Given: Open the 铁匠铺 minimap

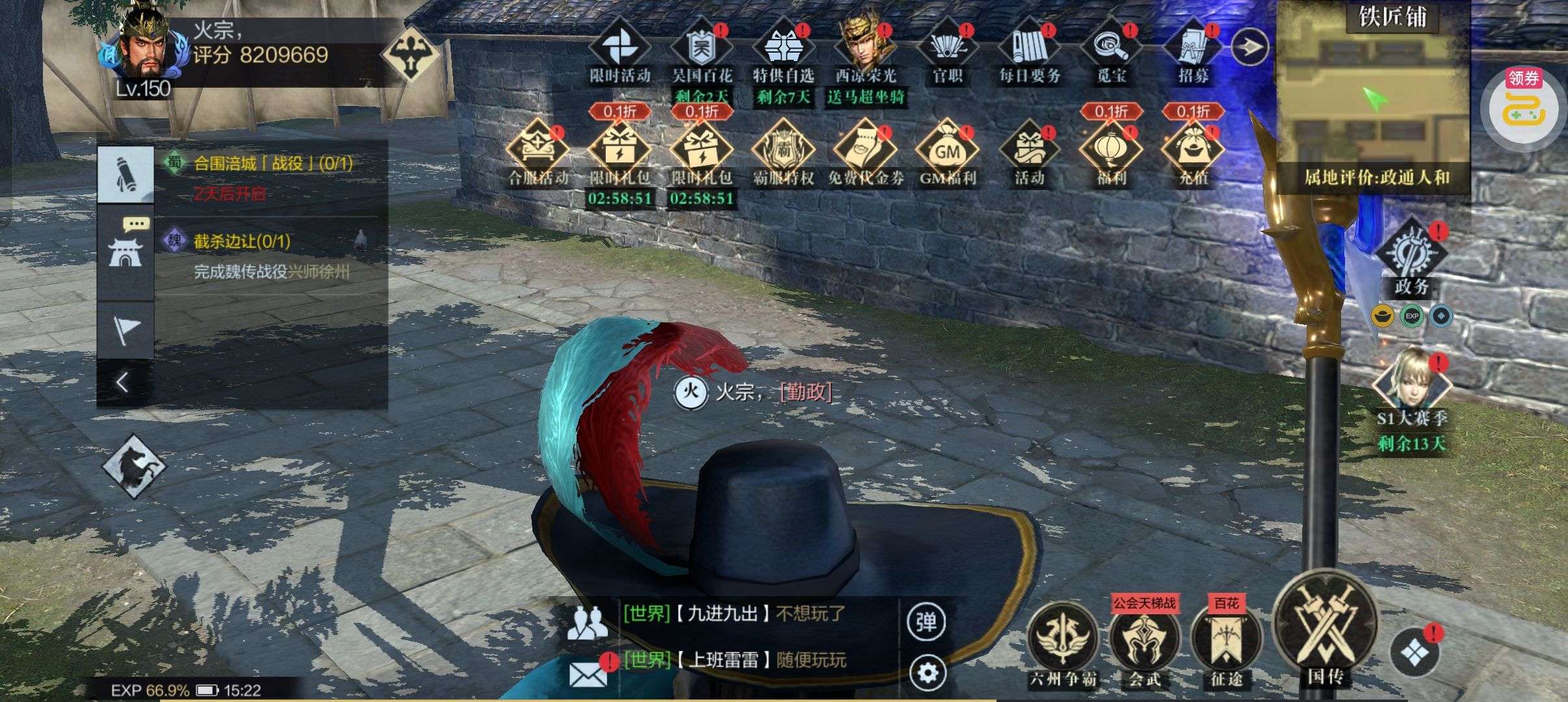Looking at the screenshot, I should [x=1372, y=97].
